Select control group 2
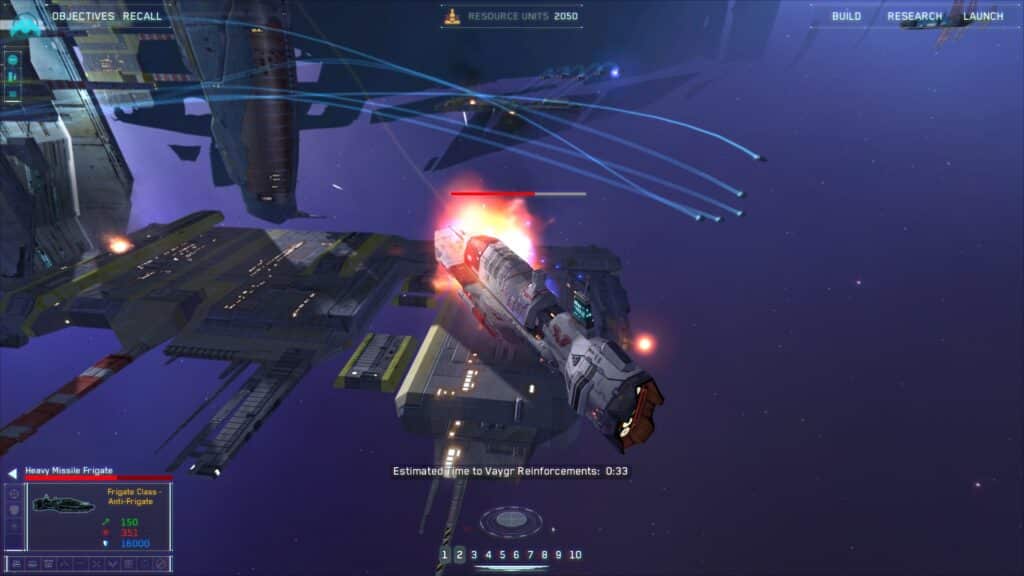 459,555
